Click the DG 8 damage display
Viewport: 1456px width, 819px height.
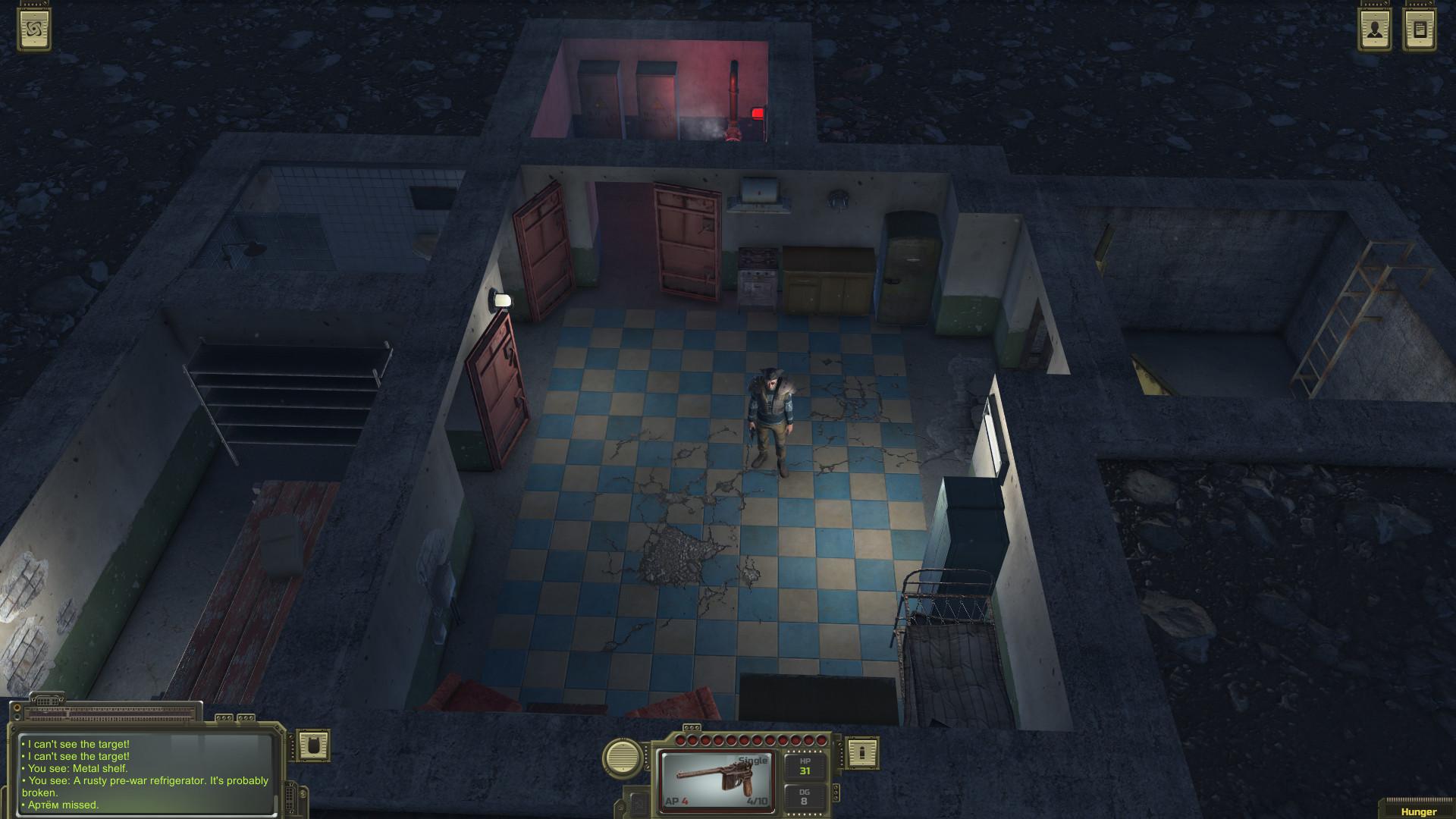coord(805,796)
